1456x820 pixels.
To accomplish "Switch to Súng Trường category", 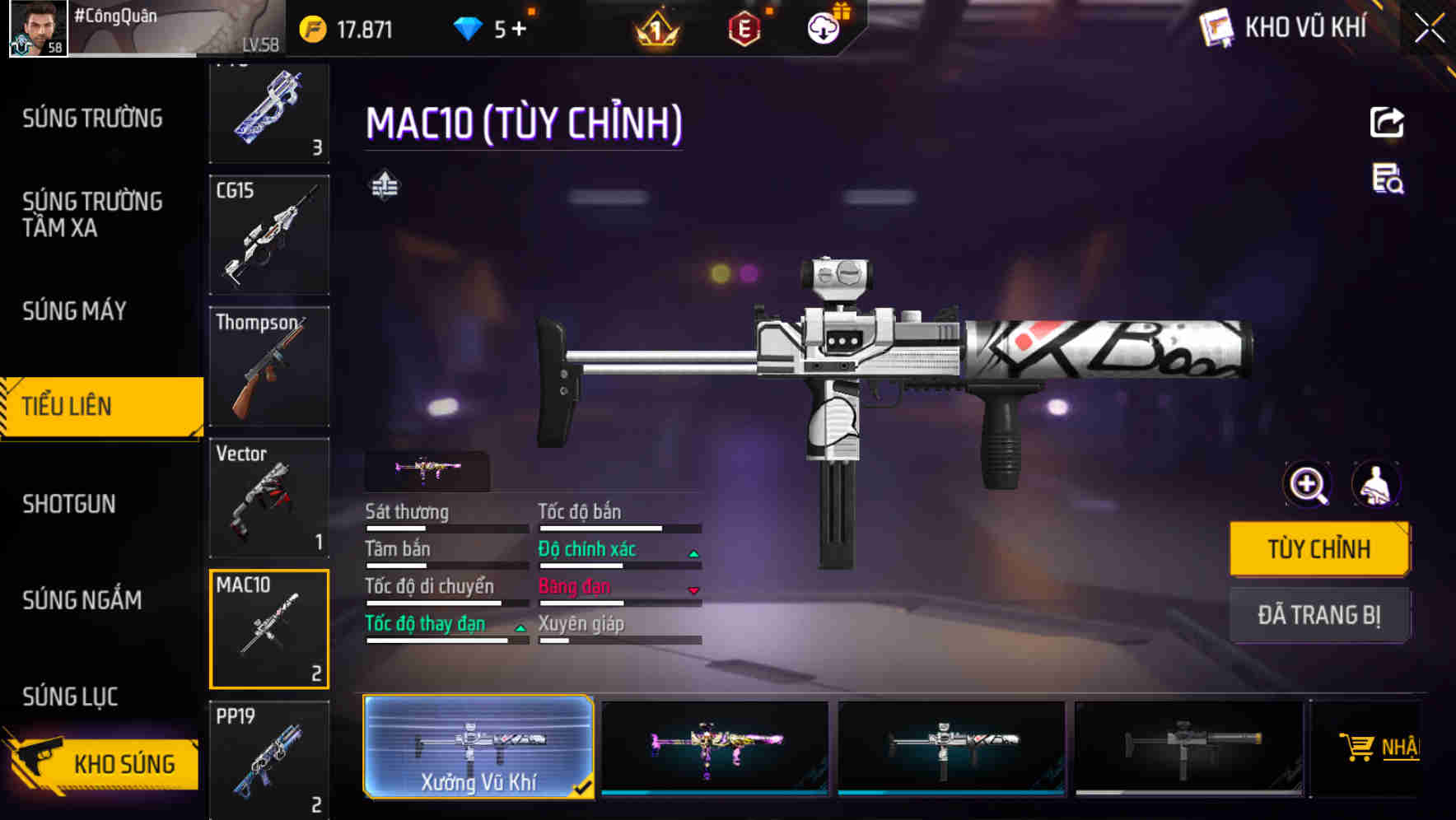I will 92,119.
